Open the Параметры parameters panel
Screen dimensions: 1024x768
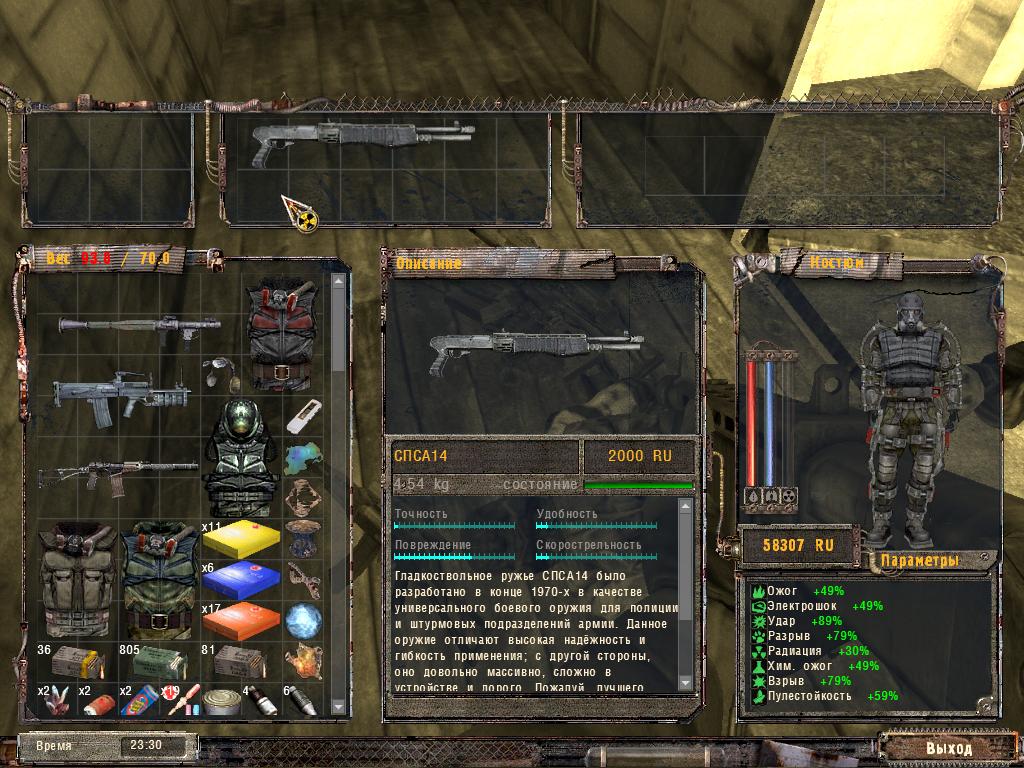tap(918, 560)
